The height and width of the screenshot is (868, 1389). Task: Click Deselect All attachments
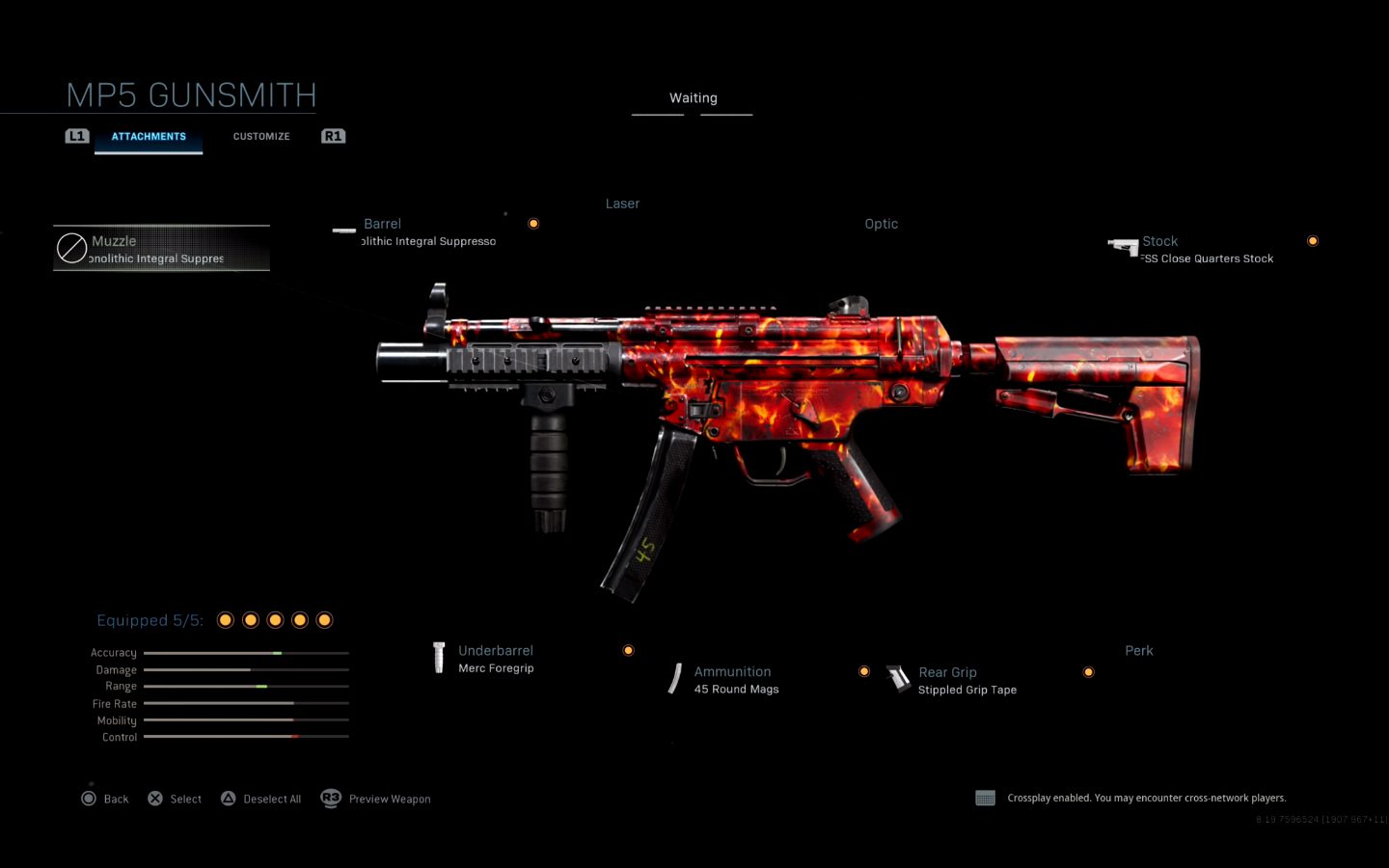(x=261, y=799)
